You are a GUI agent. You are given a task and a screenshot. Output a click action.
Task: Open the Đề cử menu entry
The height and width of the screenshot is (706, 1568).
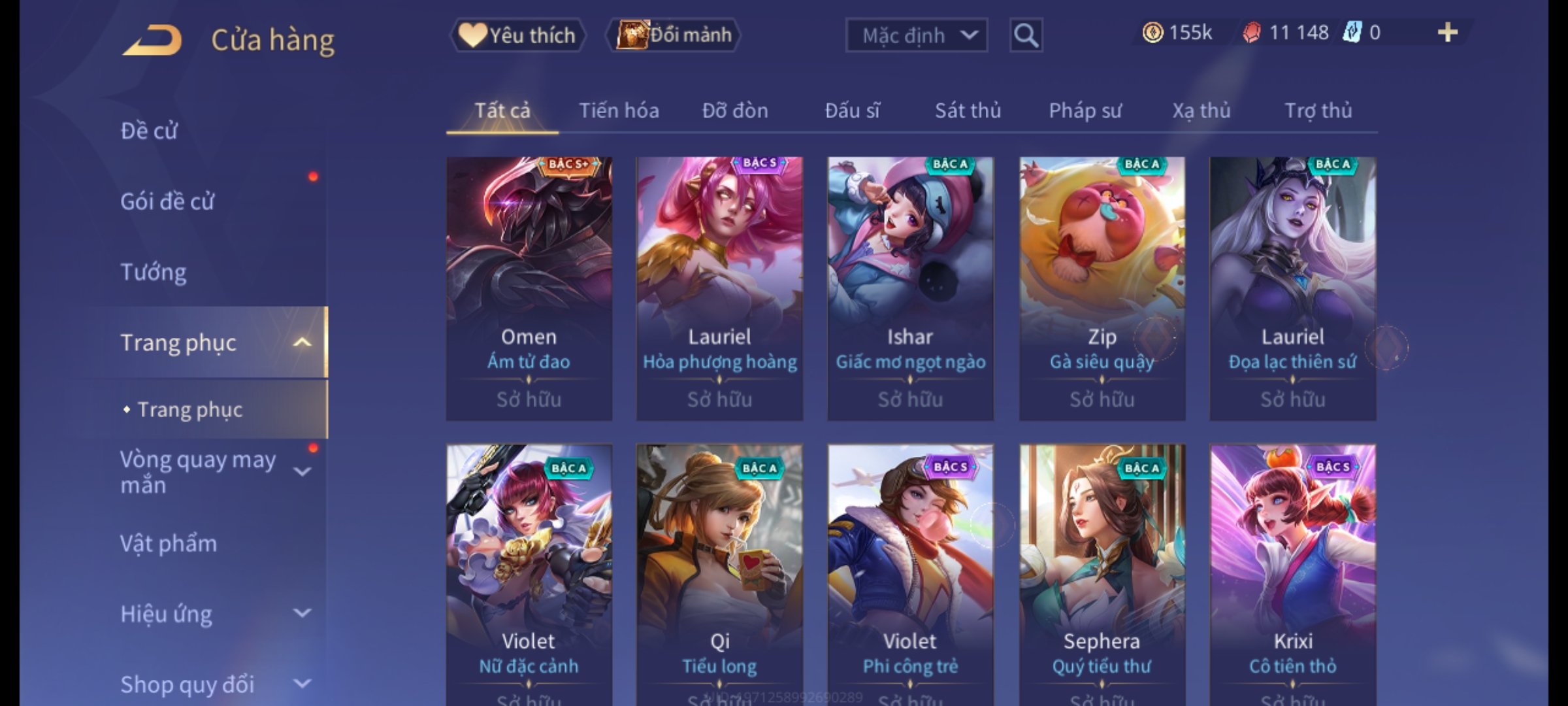coord(149,131)
